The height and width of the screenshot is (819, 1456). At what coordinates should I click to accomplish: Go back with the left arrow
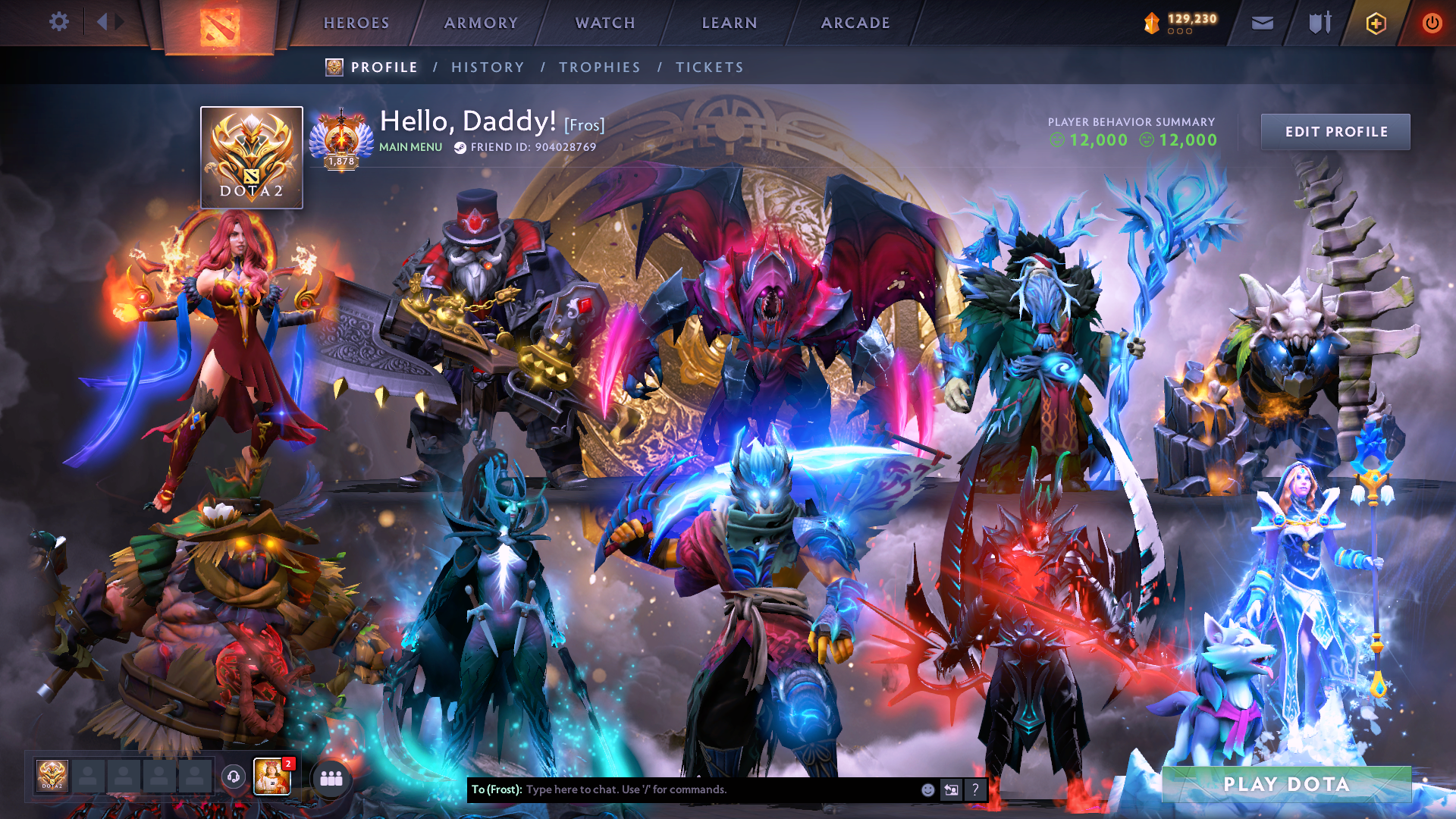tap(102, 22)
